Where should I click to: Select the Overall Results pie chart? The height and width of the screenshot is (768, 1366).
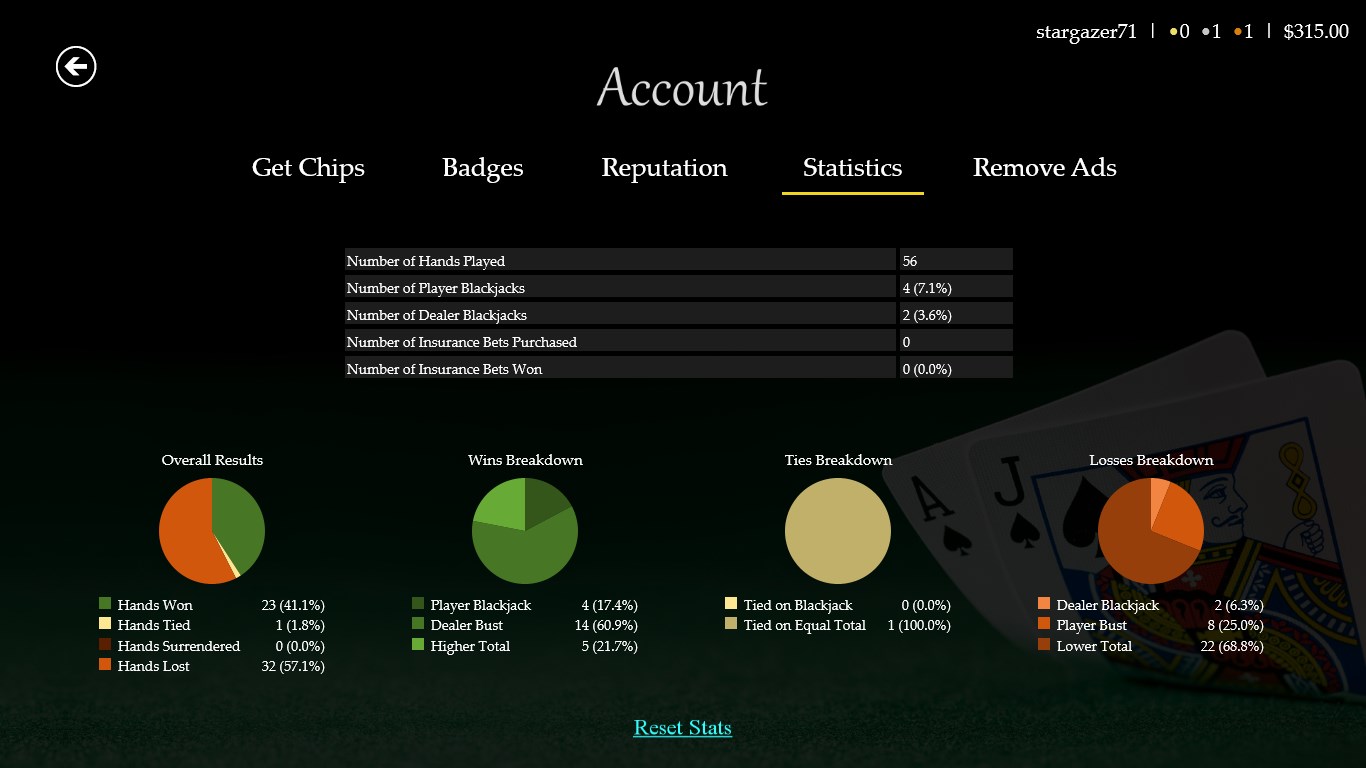[x=211, y=530]
